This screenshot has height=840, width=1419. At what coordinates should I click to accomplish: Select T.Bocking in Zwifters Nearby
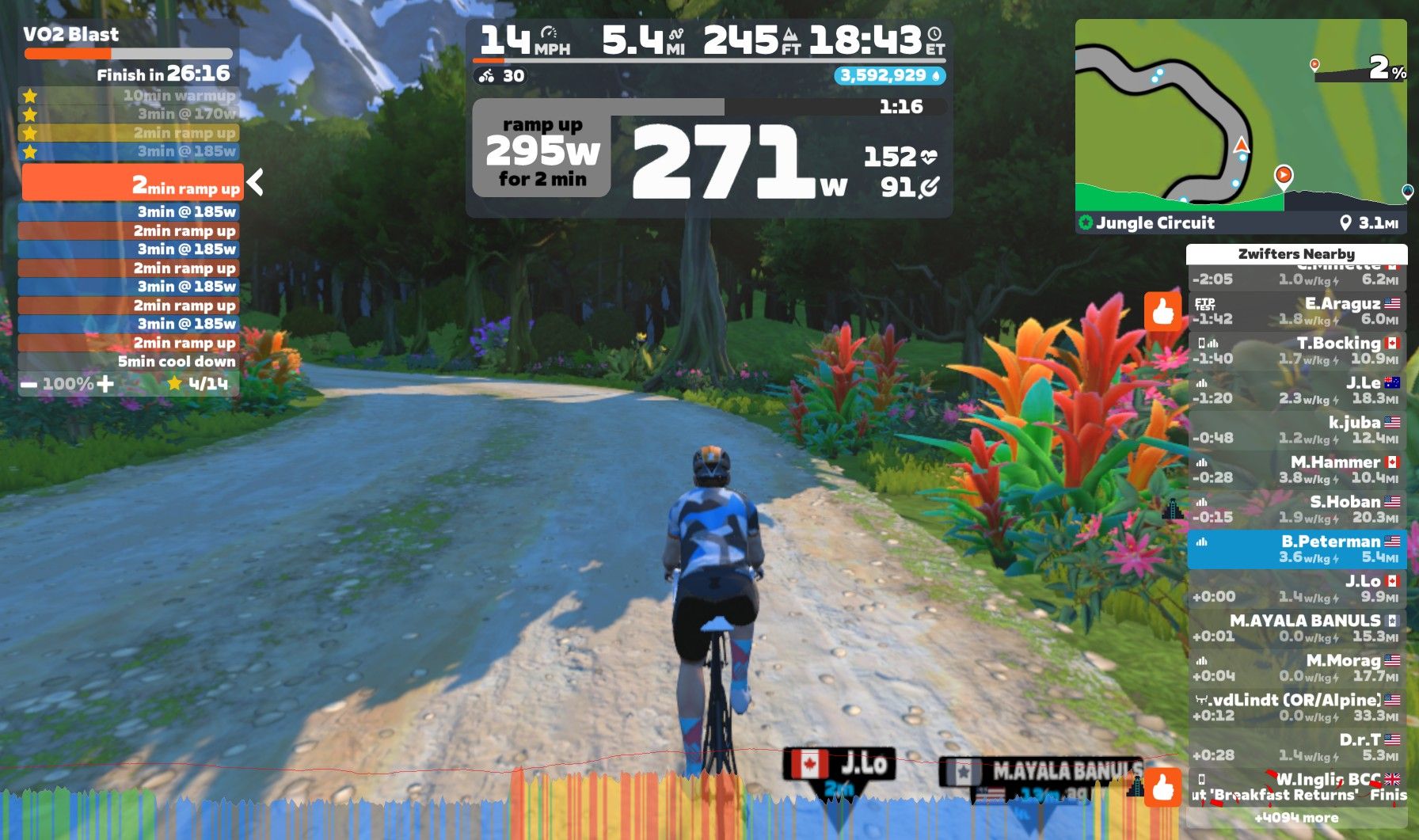(1296, 351)
